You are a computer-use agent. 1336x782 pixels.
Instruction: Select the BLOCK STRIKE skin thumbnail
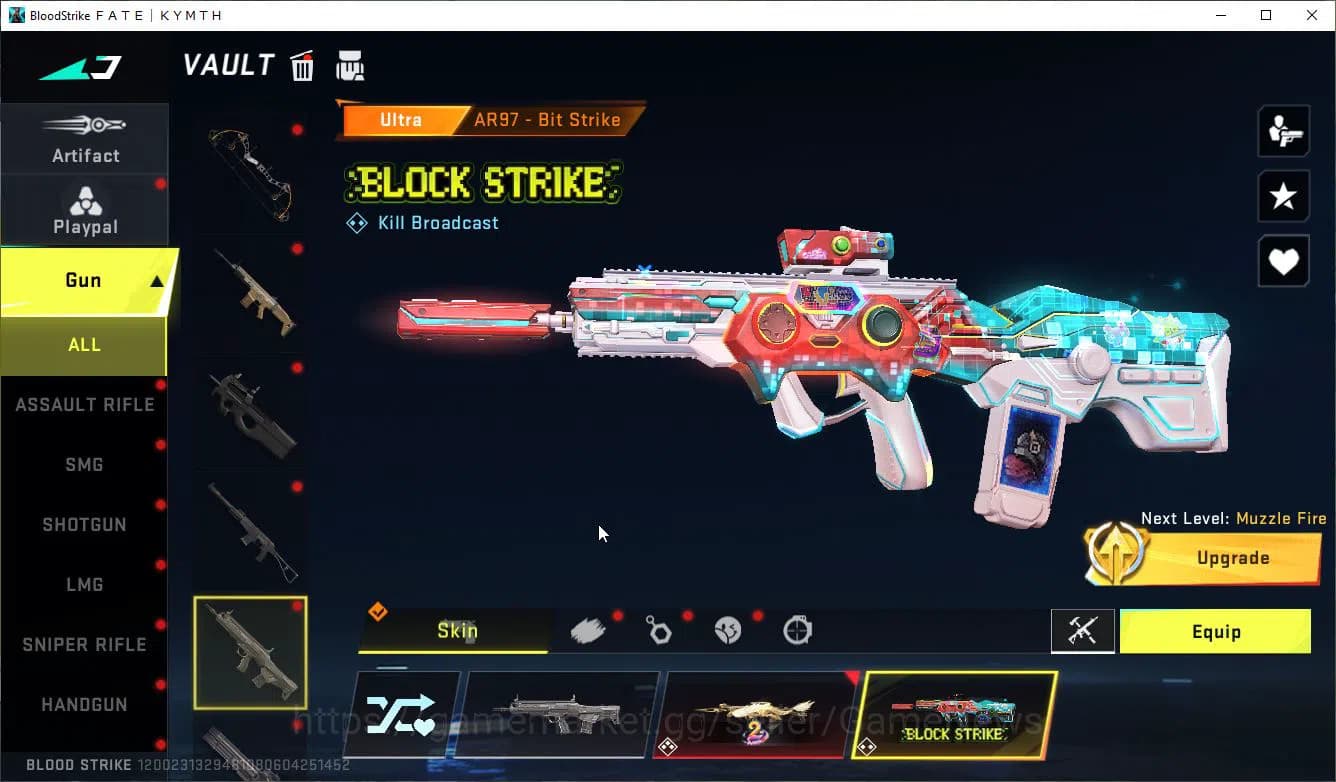click(x=958, y=714)
